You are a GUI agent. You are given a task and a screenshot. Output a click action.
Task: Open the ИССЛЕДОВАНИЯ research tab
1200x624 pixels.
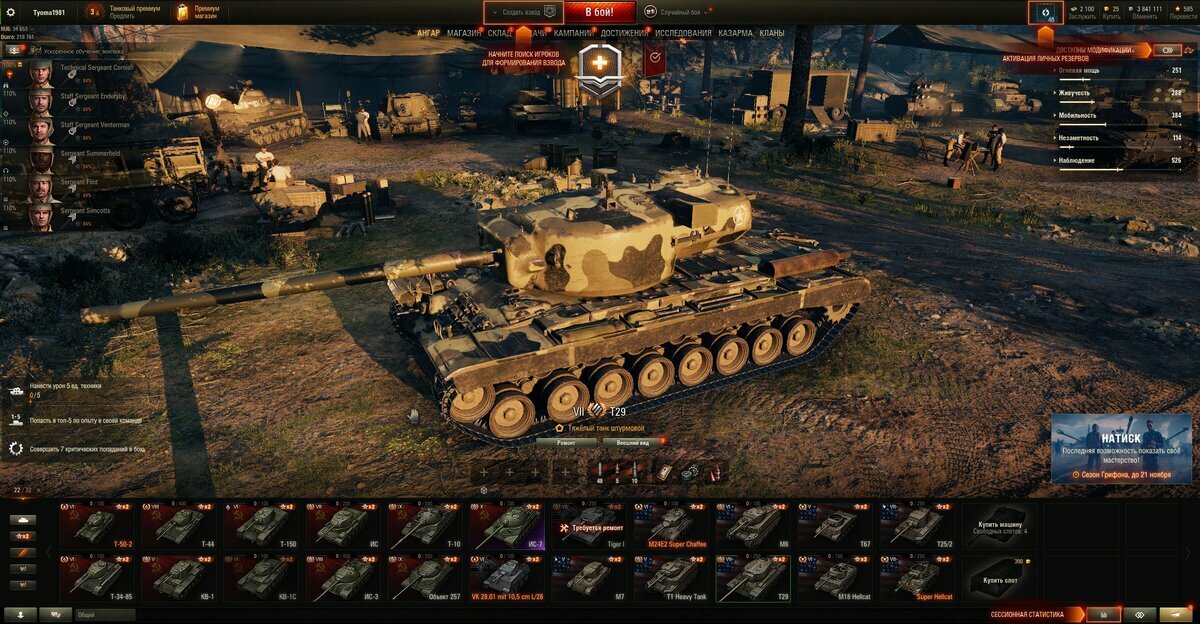[x=684, y=33]
